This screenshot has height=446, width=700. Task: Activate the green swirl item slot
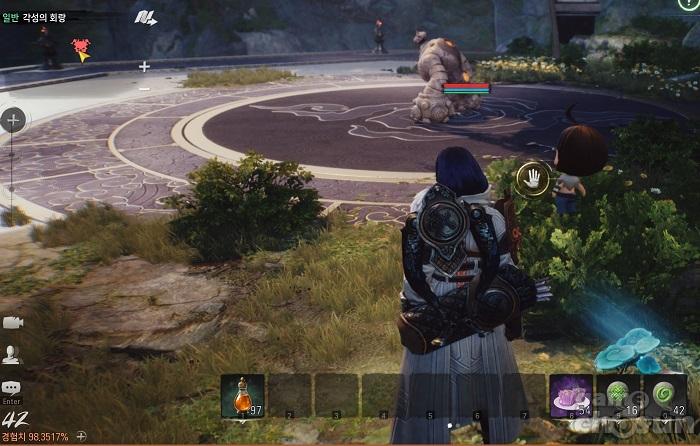point(665,395)
